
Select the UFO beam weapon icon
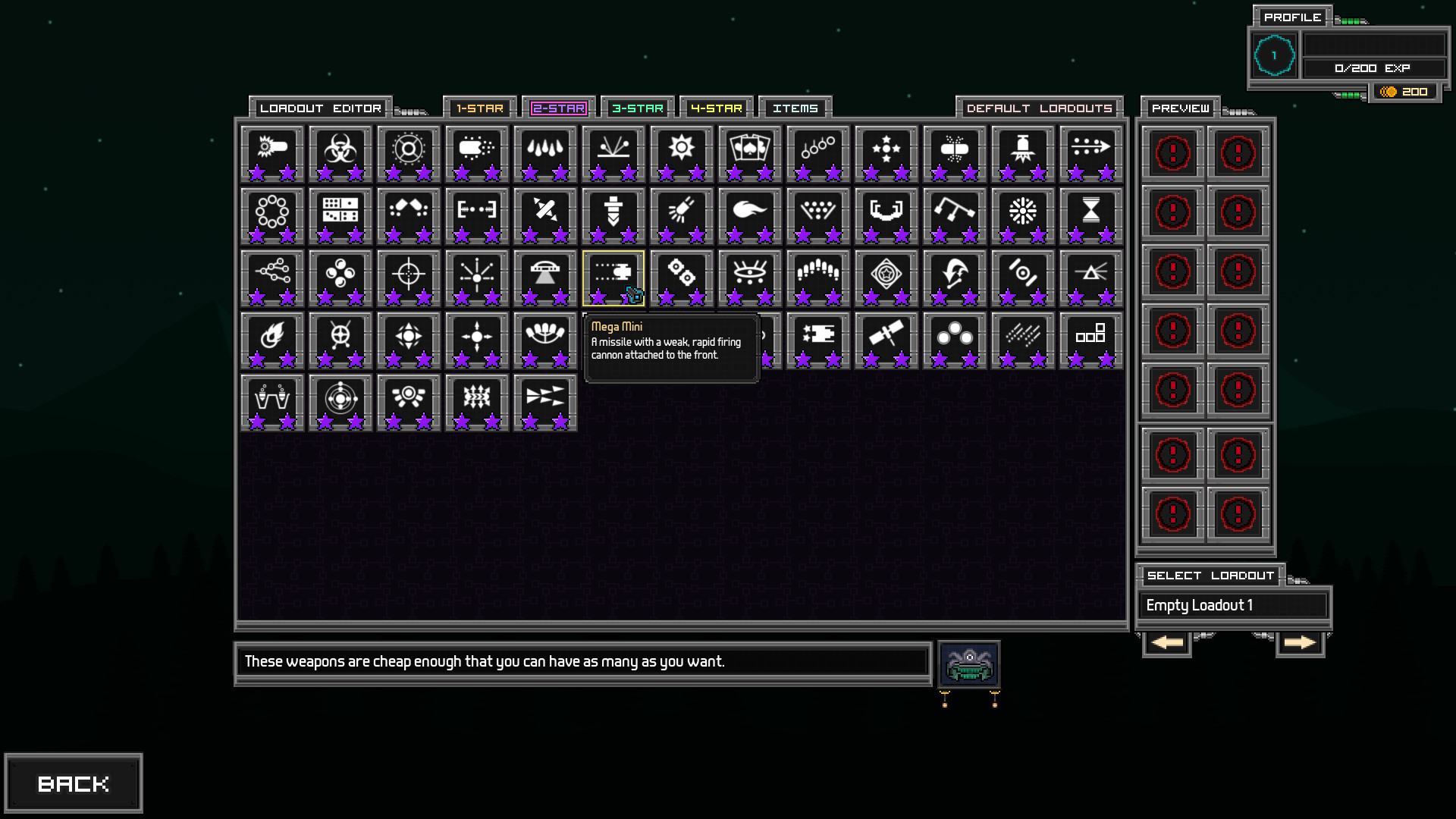[545, 278]
